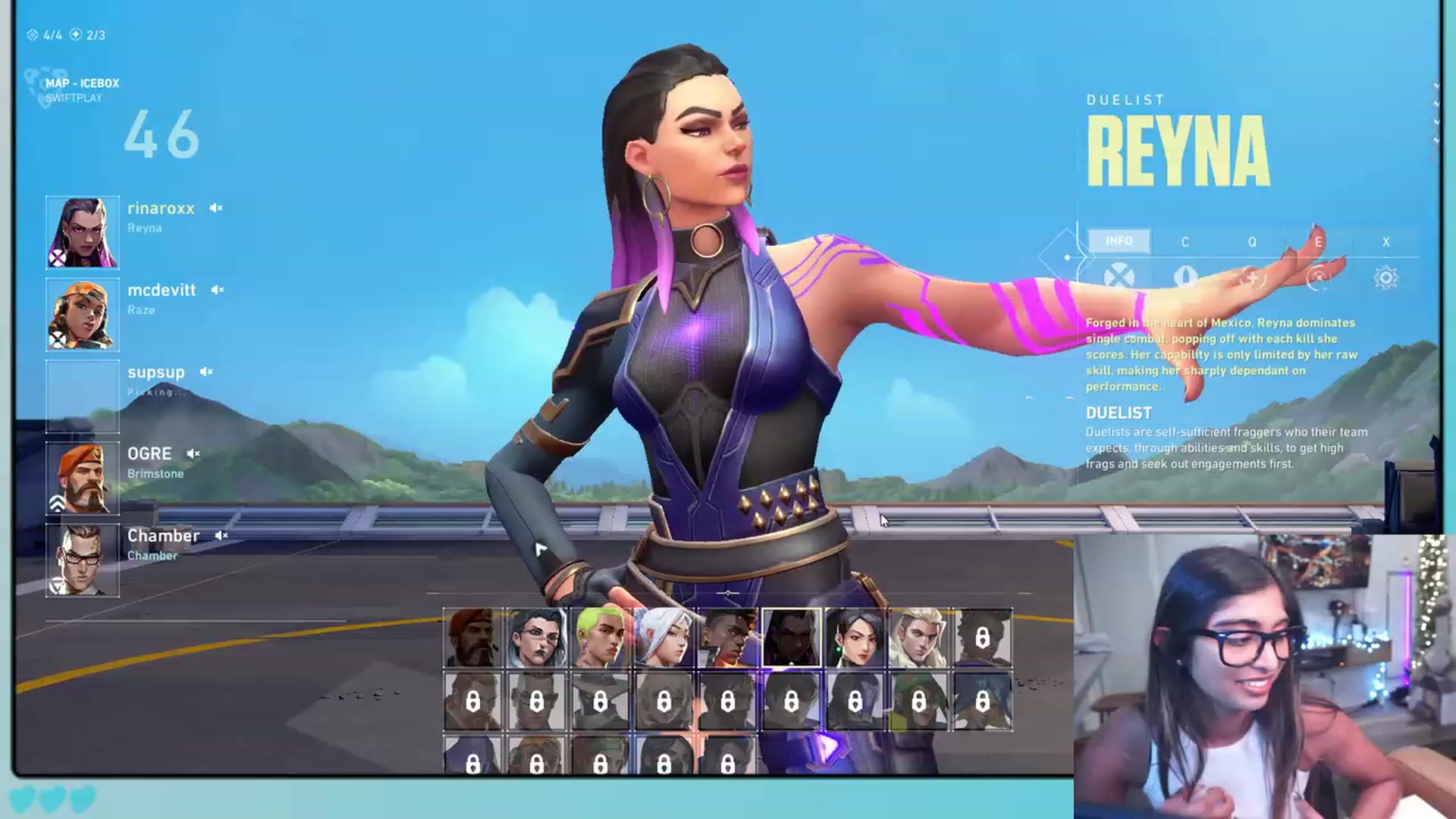Open the Q ability tab

tap(1252, 242)
